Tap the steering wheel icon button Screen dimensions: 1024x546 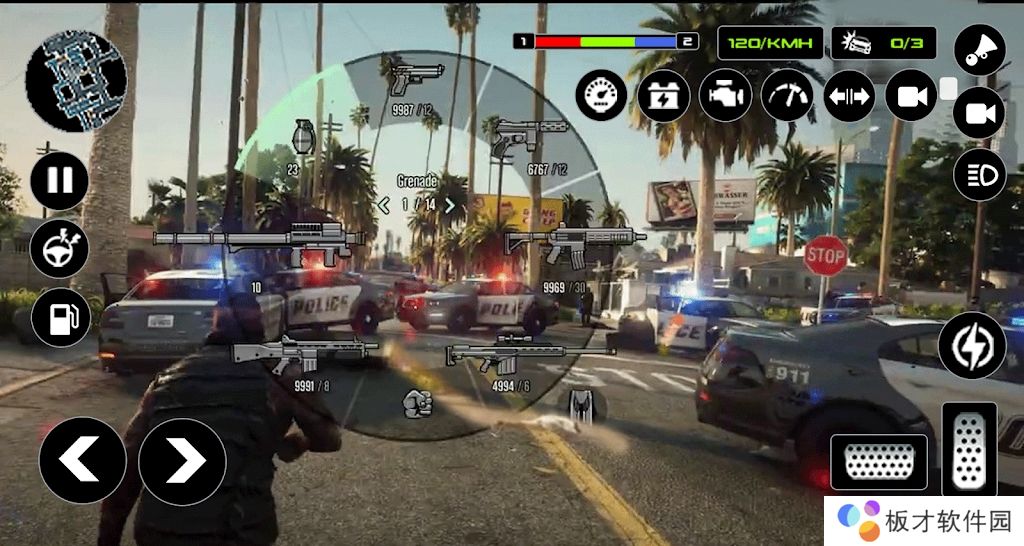coord(60,249)
